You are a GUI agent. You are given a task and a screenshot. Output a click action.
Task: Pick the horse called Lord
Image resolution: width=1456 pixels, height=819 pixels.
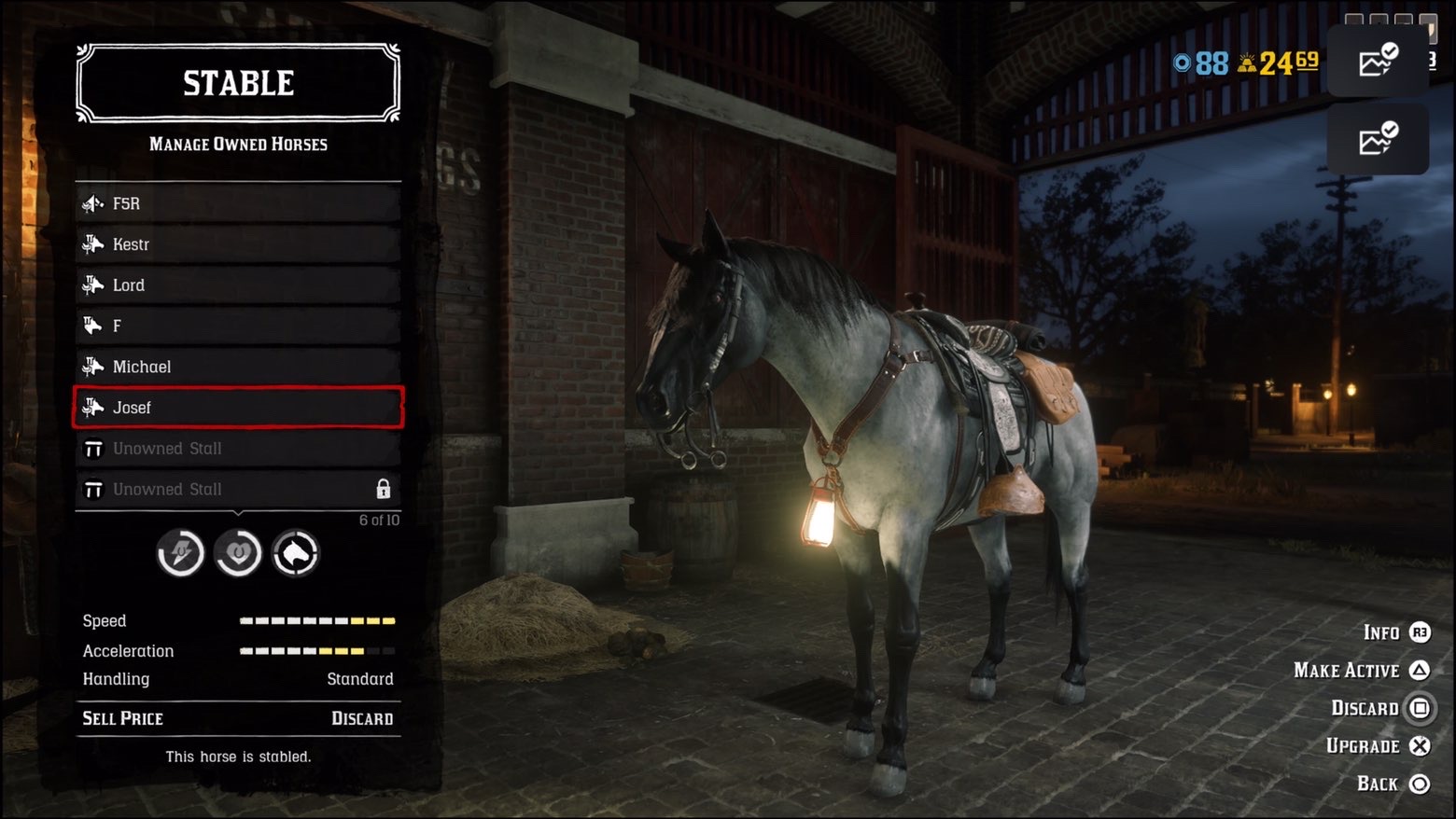point(238,285)
